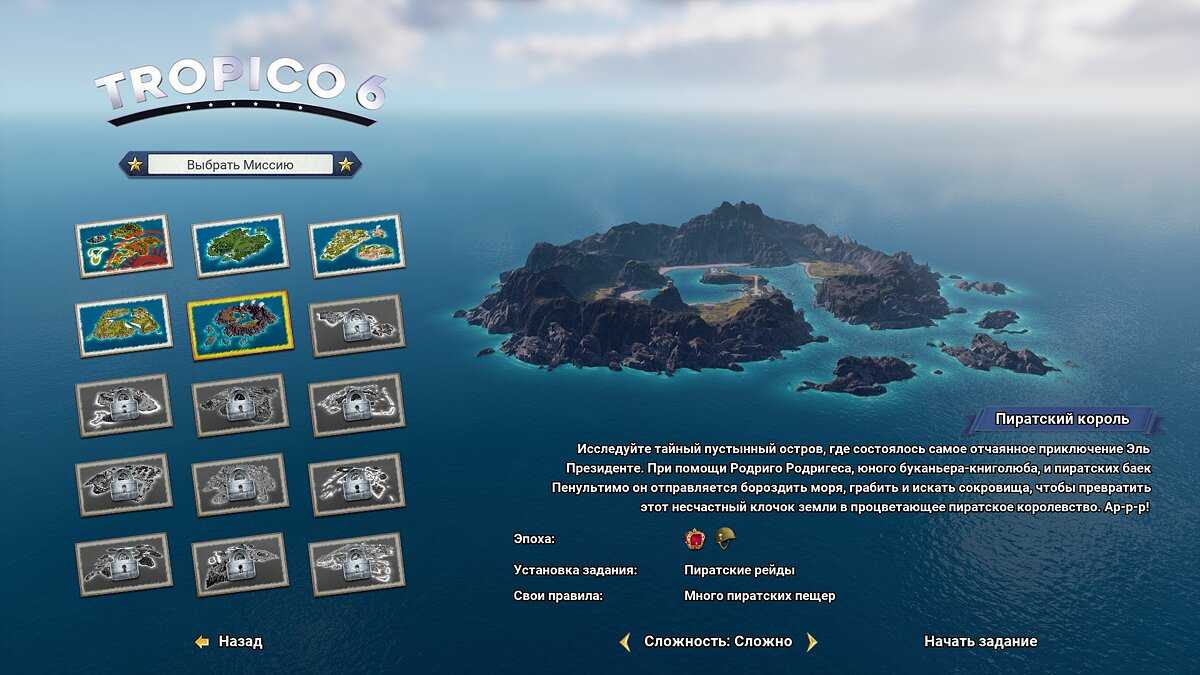Start the mission with Начать задание
The height and width of the screenshot is (675, 1200).
point(980,641)
